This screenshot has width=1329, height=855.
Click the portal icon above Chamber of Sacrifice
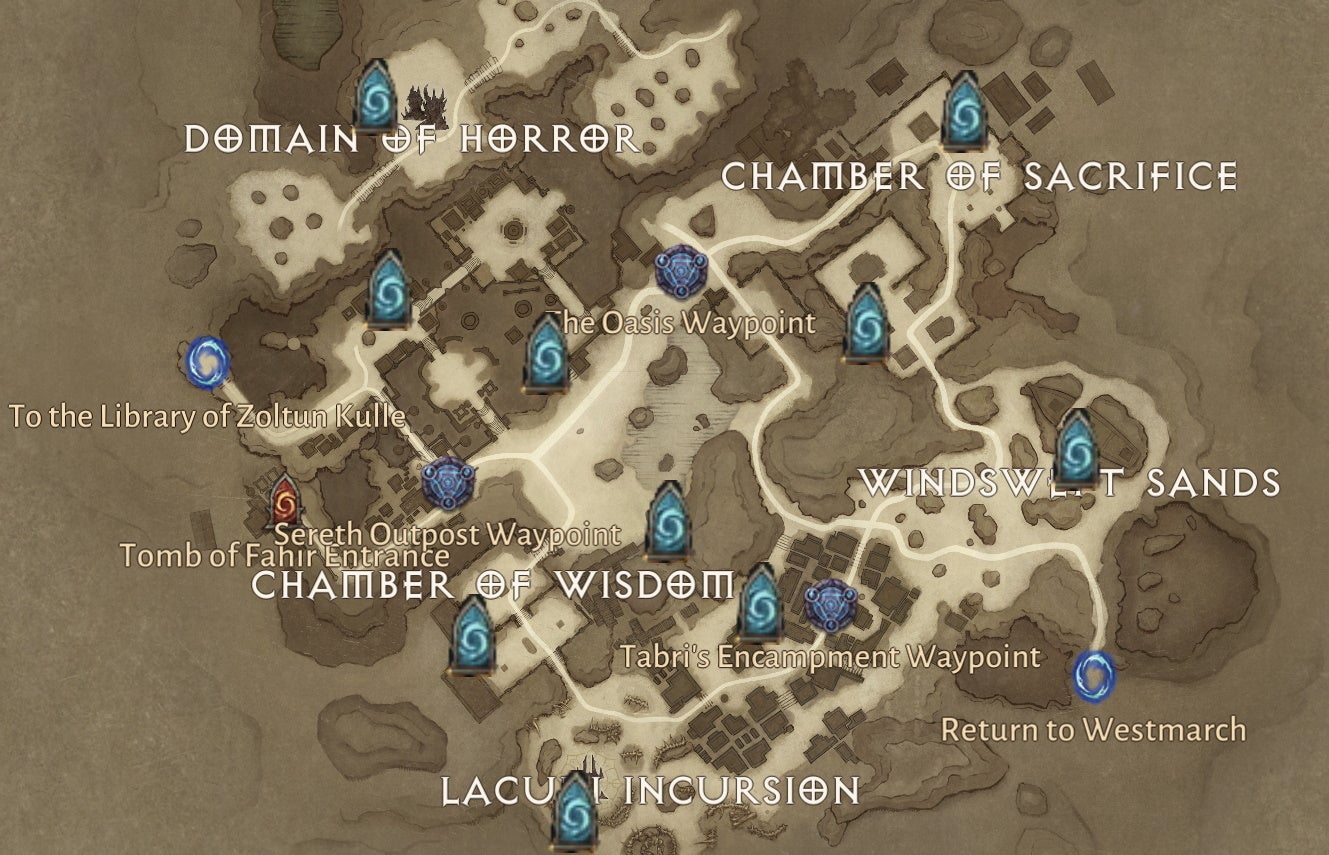[x=963, y=110]
